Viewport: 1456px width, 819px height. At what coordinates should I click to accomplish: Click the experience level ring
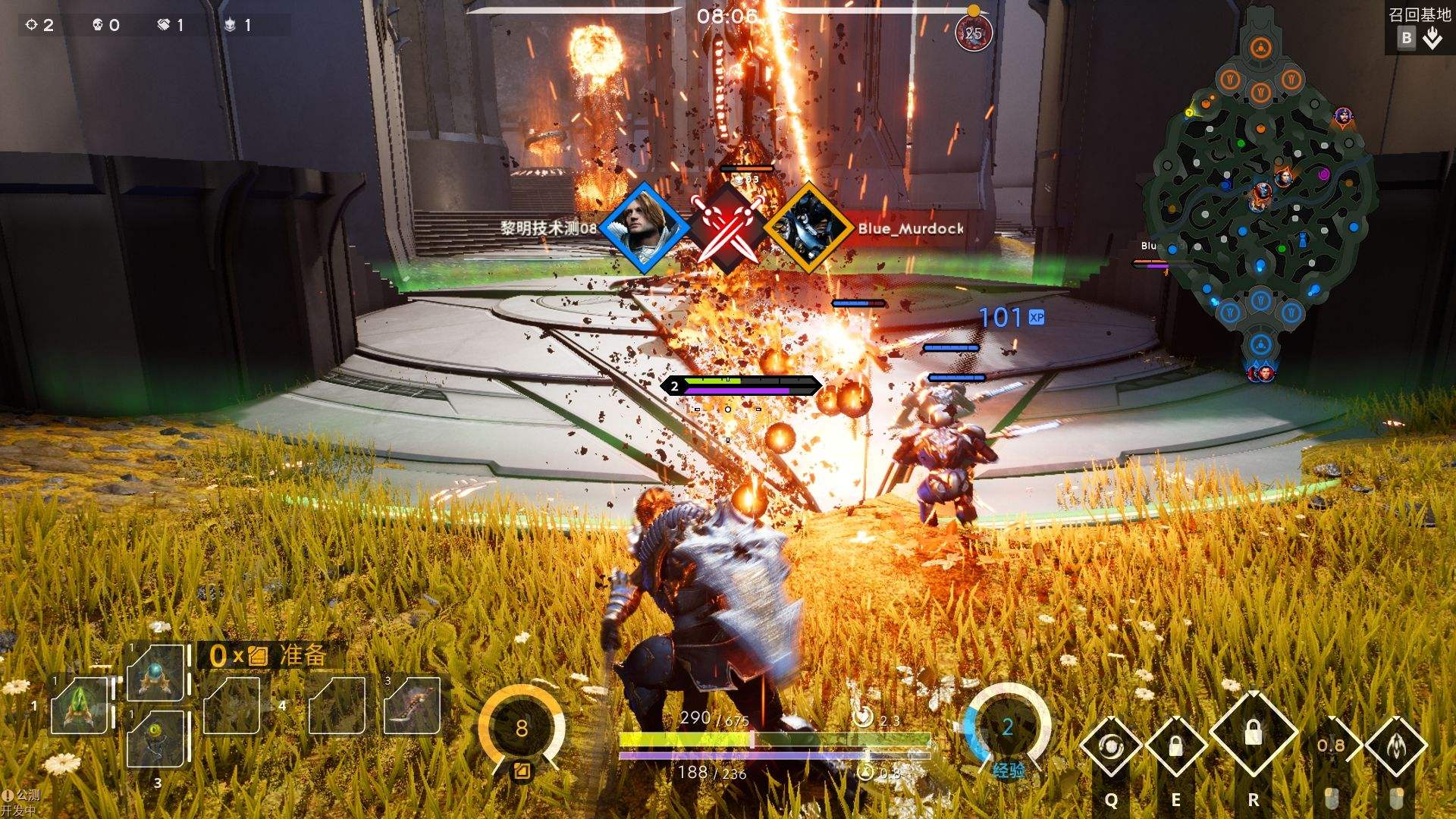(x=1008, y=728)
